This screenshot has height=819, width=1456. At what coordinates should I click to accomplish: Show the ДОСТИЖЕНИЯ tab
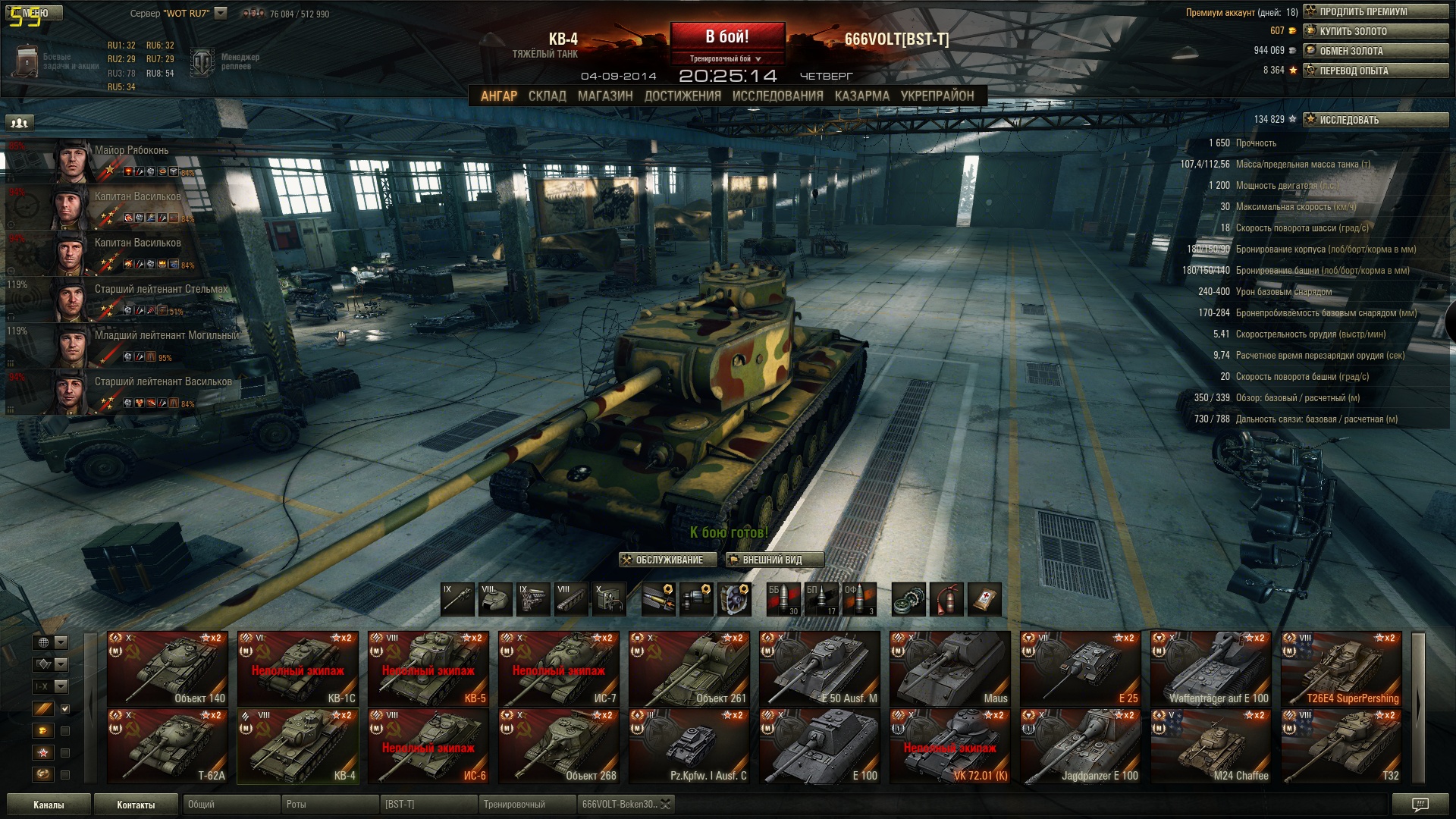tap(682, 96)
